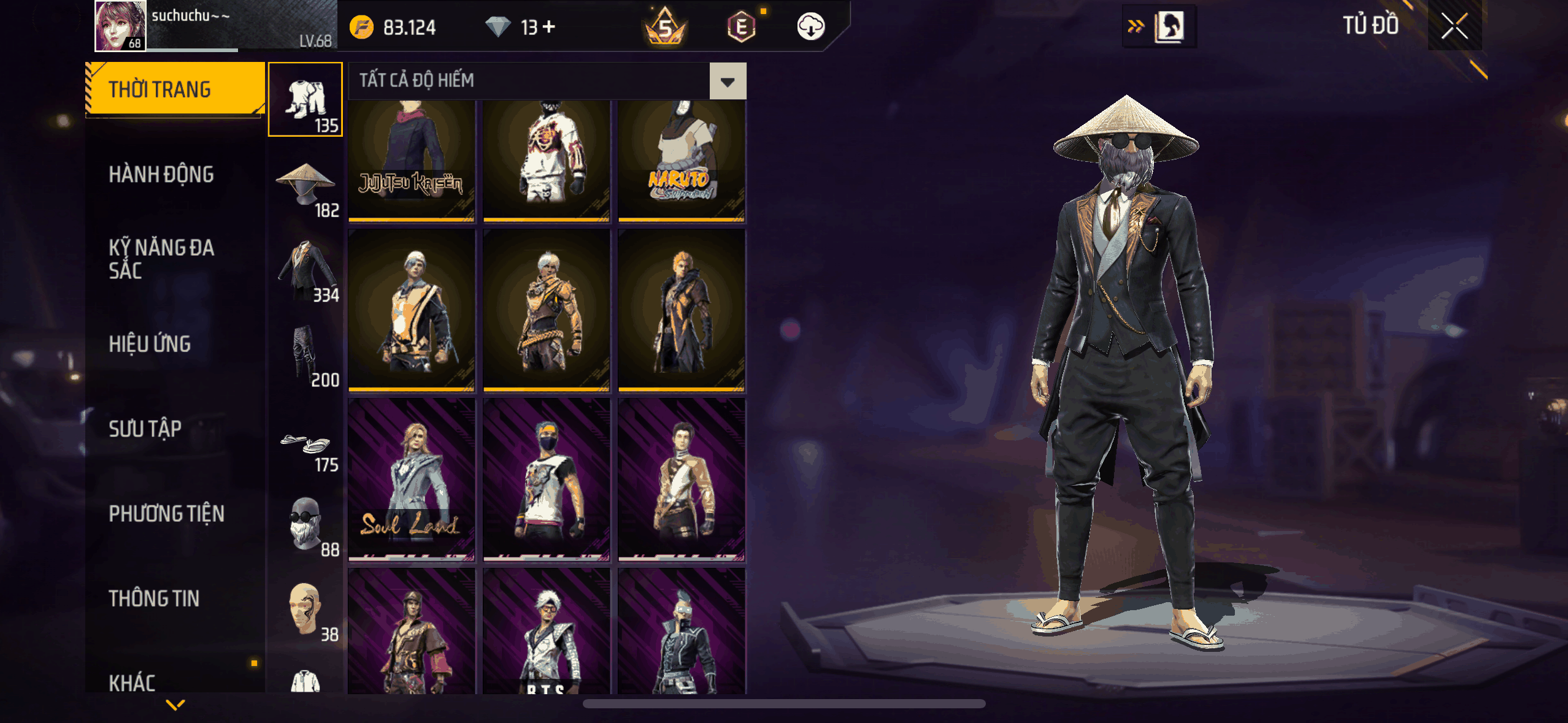The height and width of the screenshot is (723, 1568).
Task: Click the cloud download icon
Action: 810,26
